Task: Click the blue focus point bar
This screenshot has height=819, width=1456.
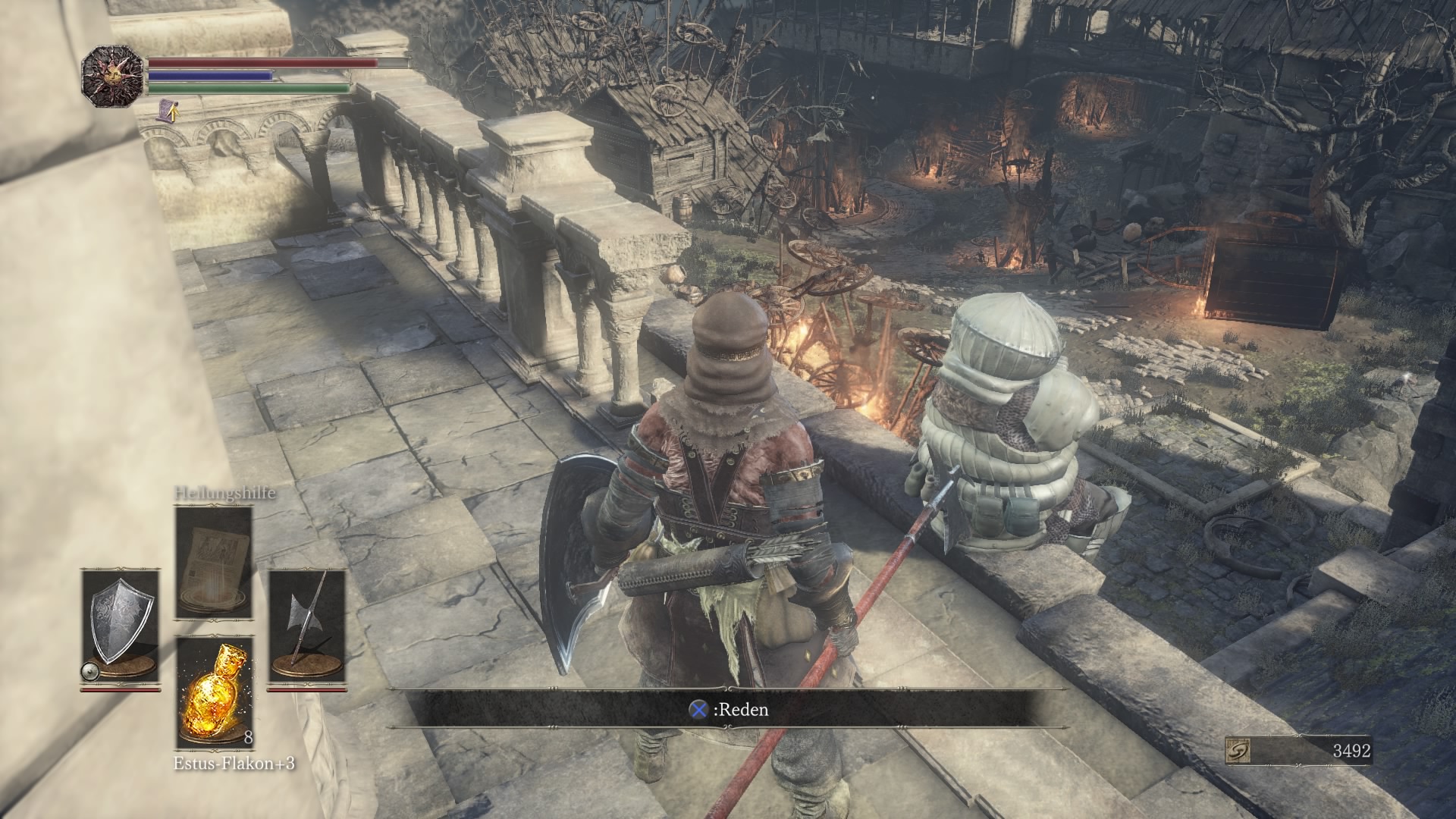Action: tap(212, 77)
